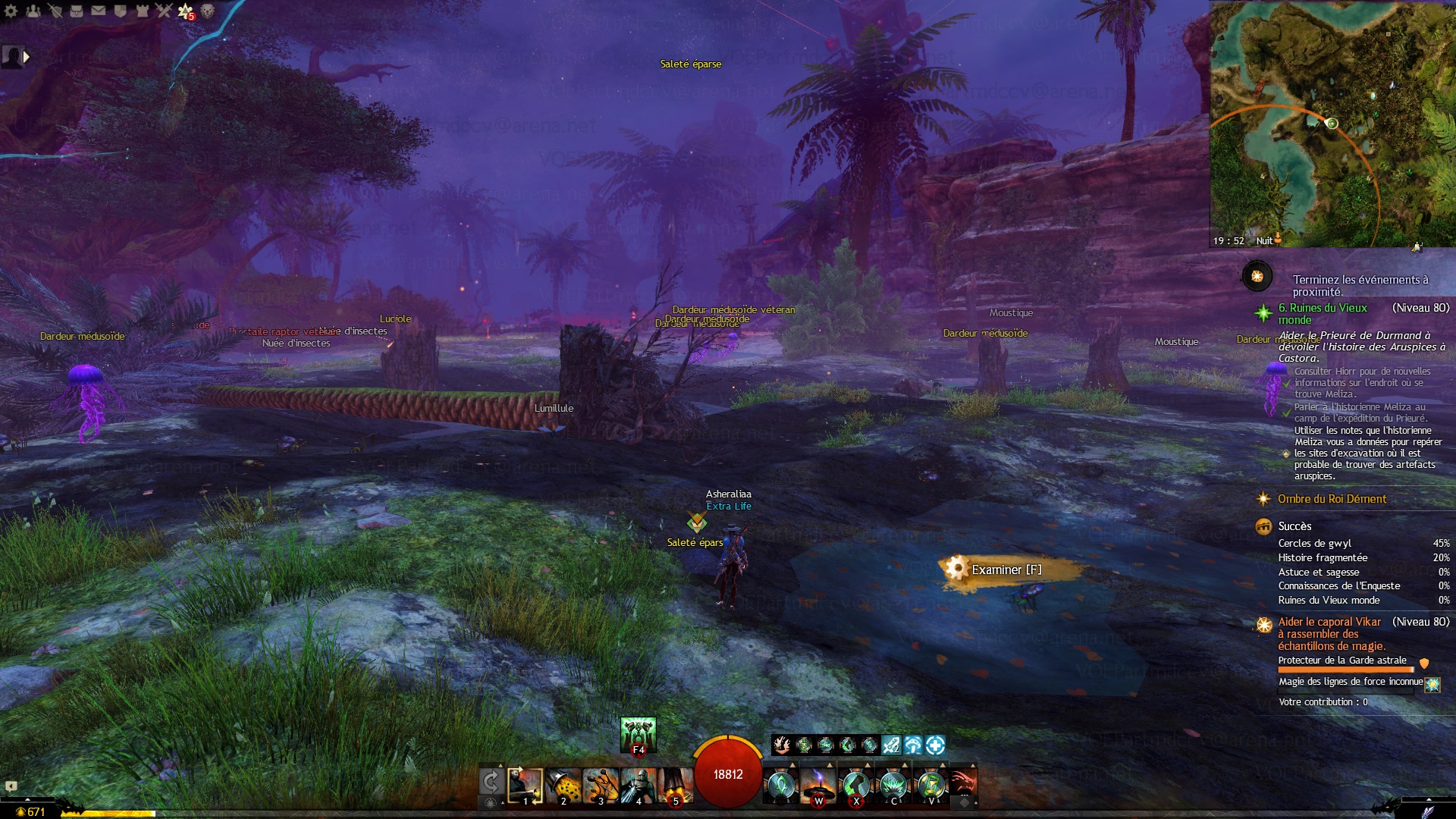Open the PvP crossed swords panel

click(x=164, y=11)
